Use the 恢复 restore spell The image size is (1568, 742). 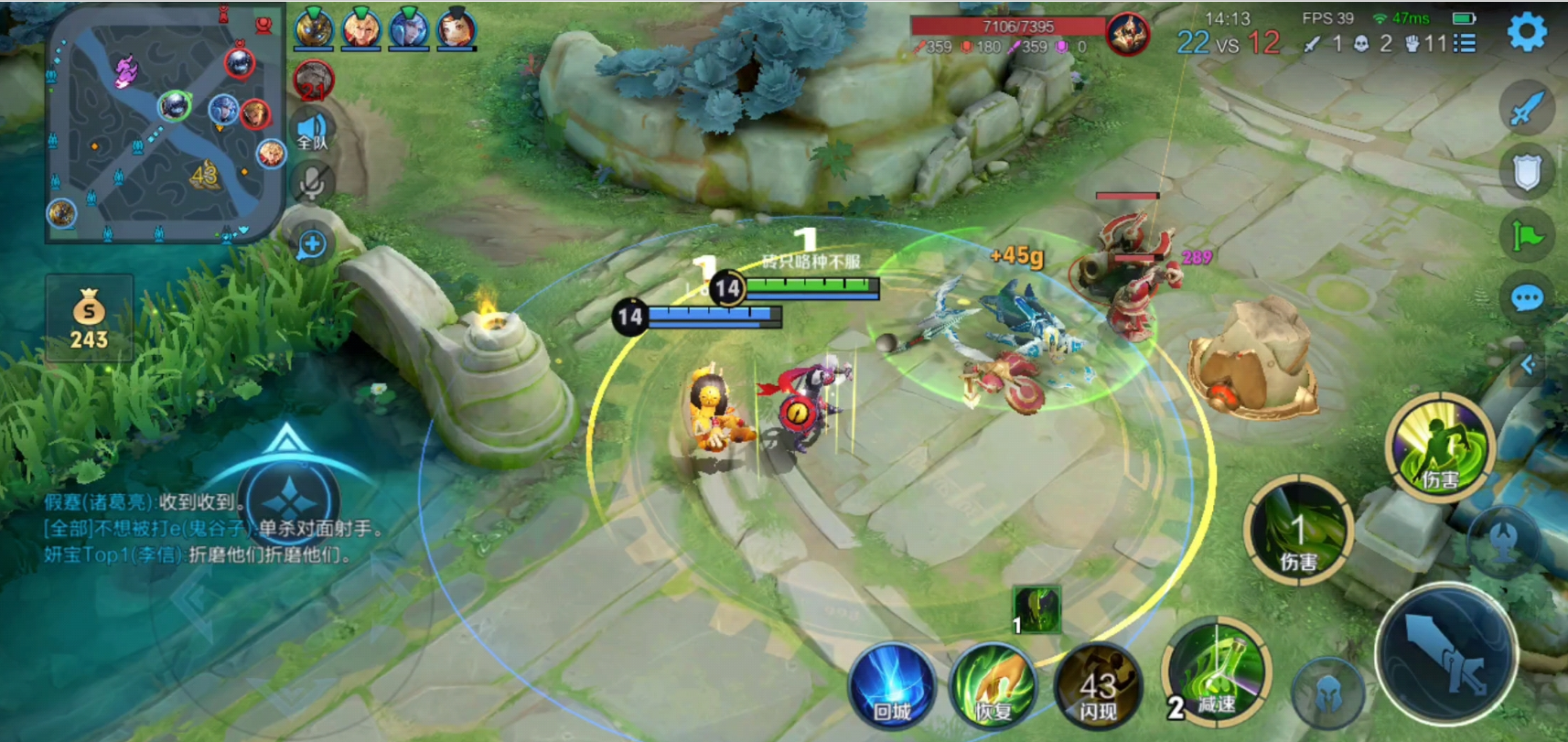pyautogui.click(x=993, y=688)
